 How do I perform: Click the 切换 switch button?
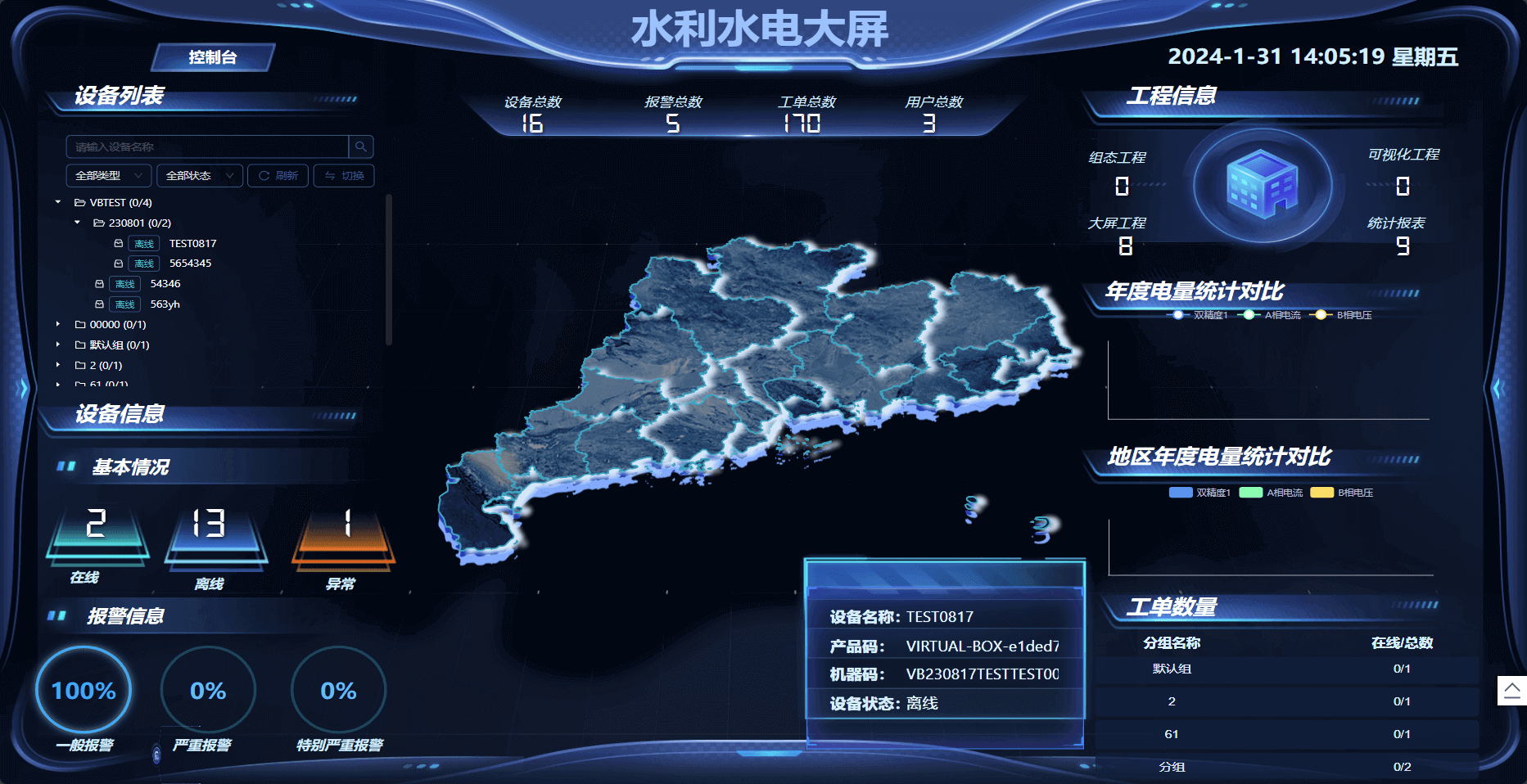(344, 176)
